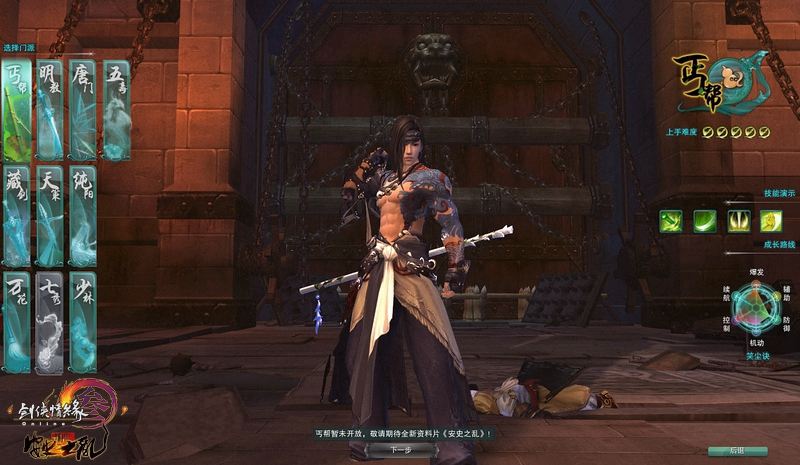
Task: Play the green staff strike skill demo
Action: (670, 221)
